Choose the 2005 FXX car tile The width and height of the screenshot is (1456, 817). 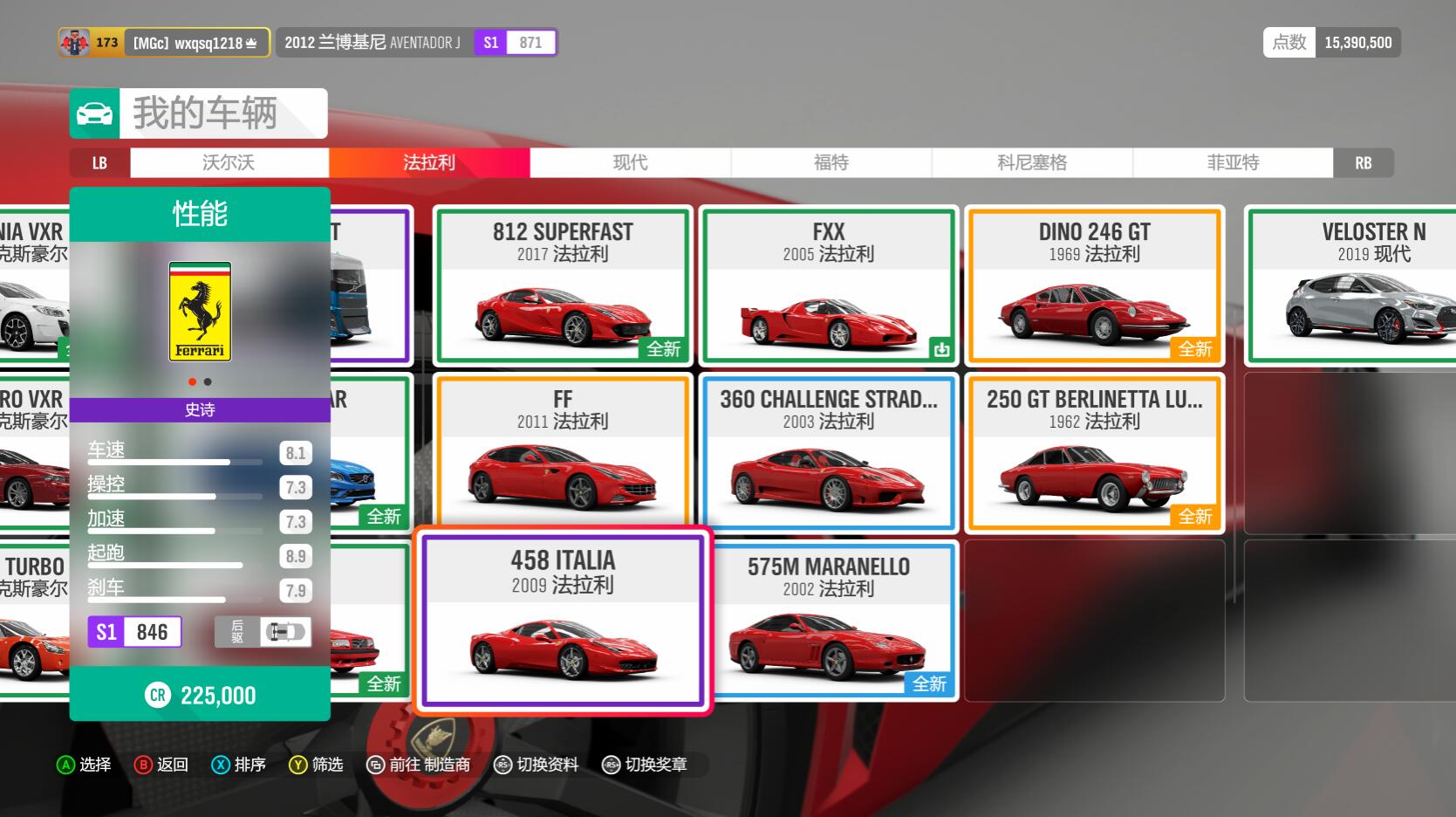[828, 285]
